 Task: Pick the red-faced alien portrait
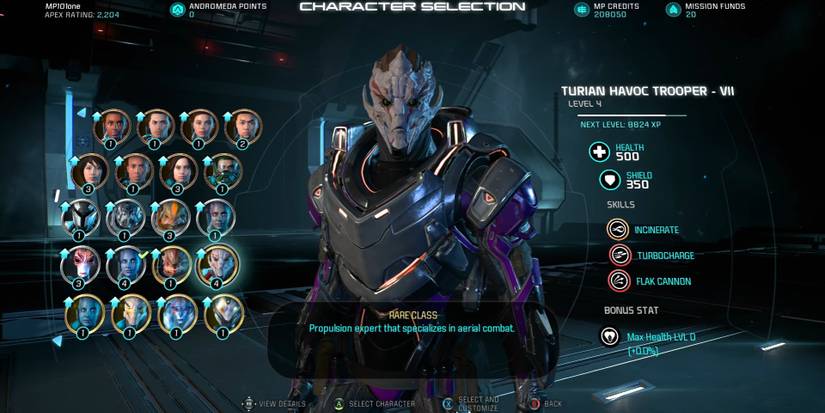[x=81, y=266]
